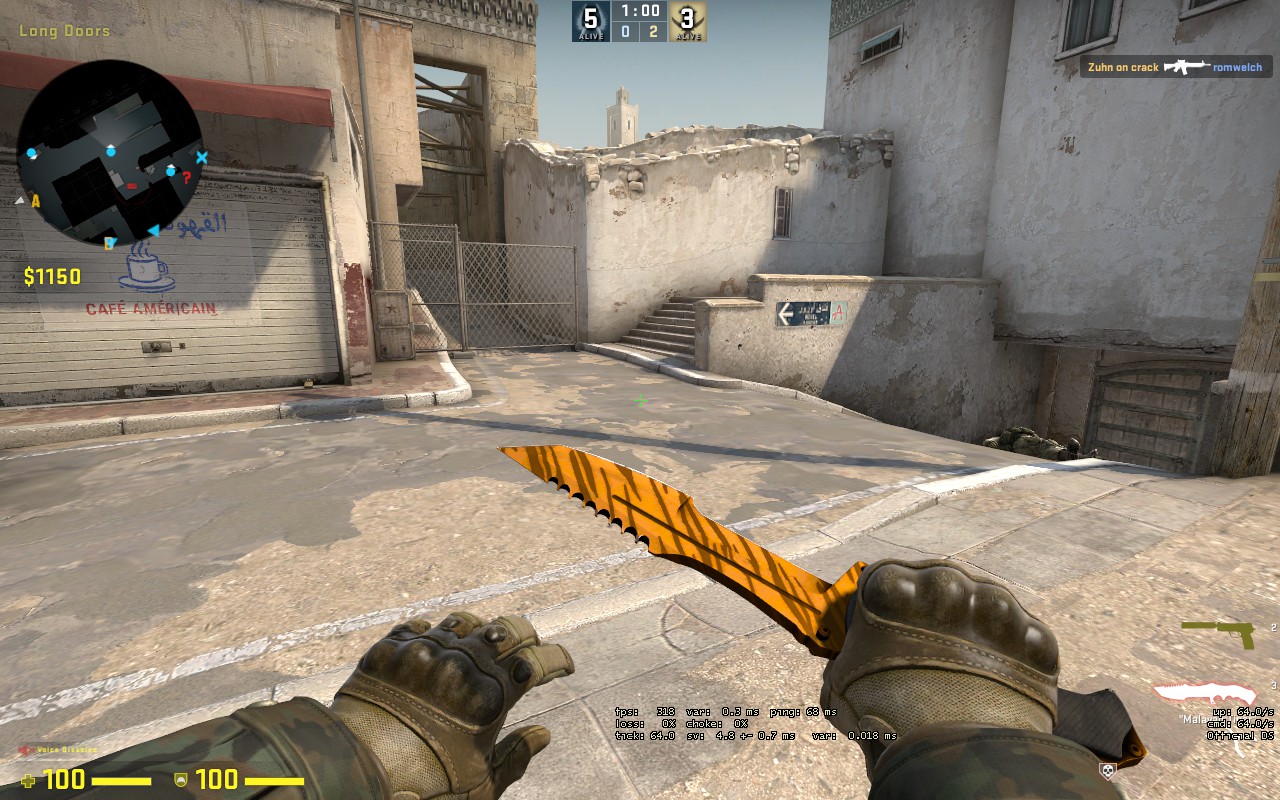Click the player name Zuhn on crack
Image resolution: width=1280 pixels, height=800 pixels.
point(1124,66)
